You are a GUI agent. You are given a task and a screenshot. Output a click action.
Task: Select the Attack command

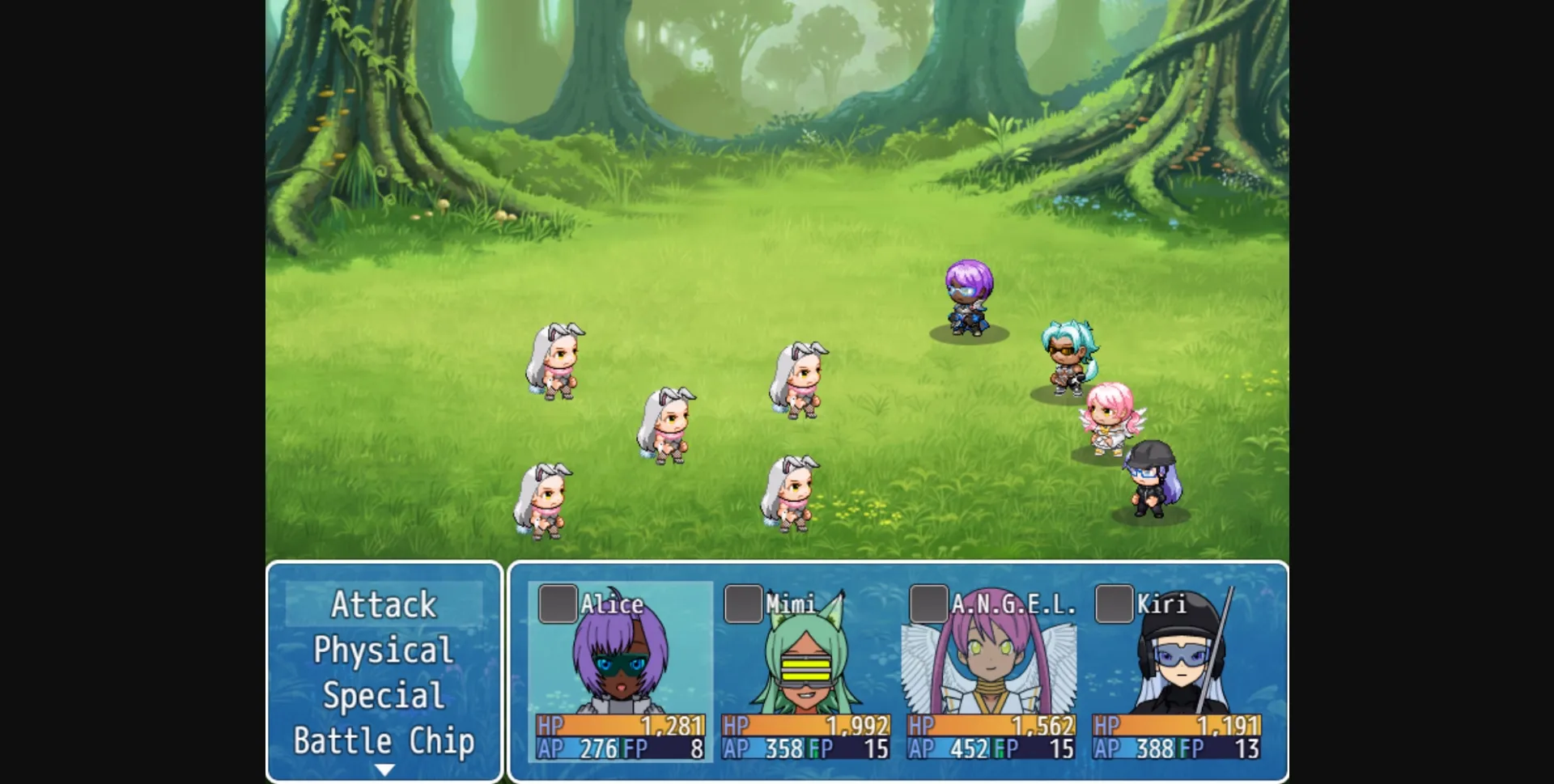coord(384,604)
